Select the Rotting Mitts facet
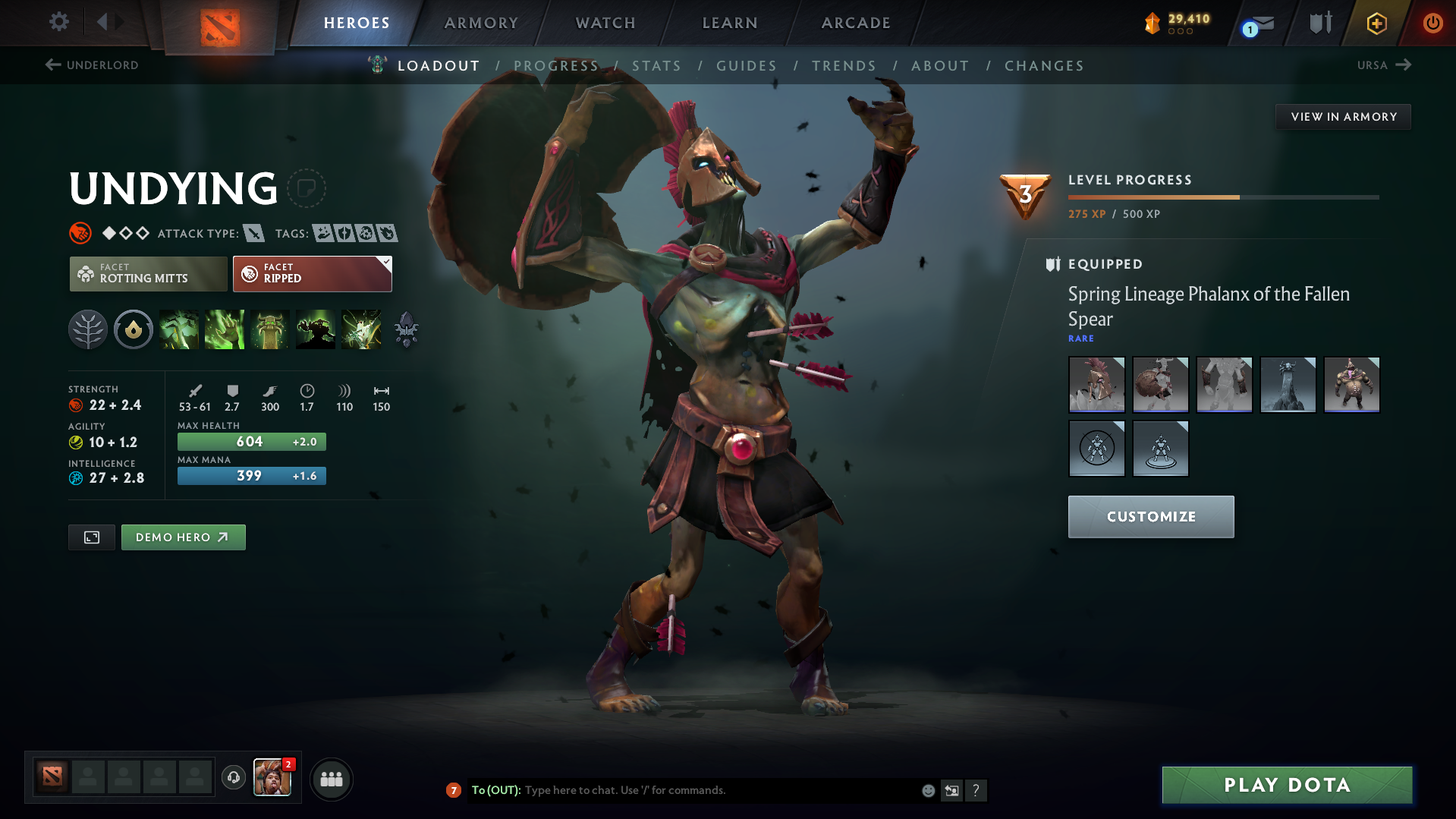The height and width of the screenshot is (819, 1456). tap(148, 273)
